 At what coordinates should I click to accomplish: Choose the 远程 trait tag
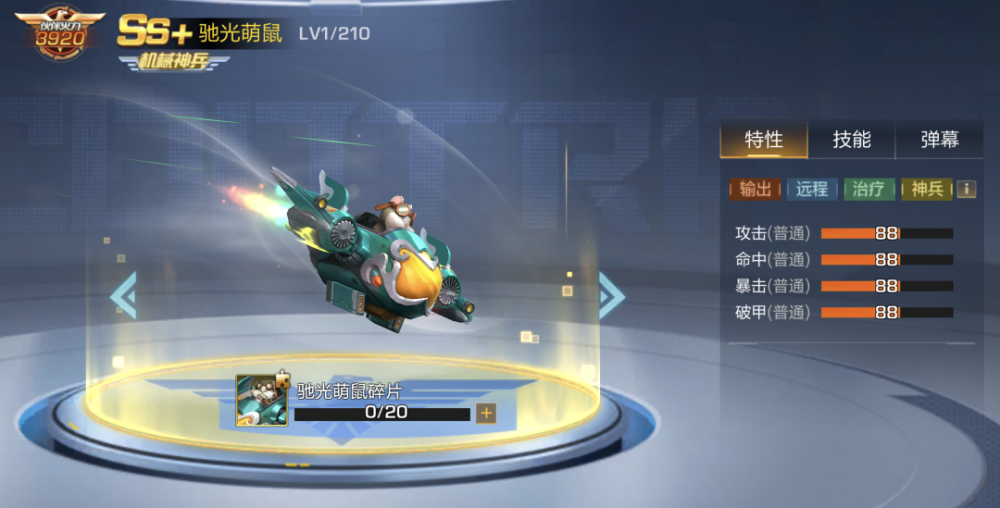812,189
